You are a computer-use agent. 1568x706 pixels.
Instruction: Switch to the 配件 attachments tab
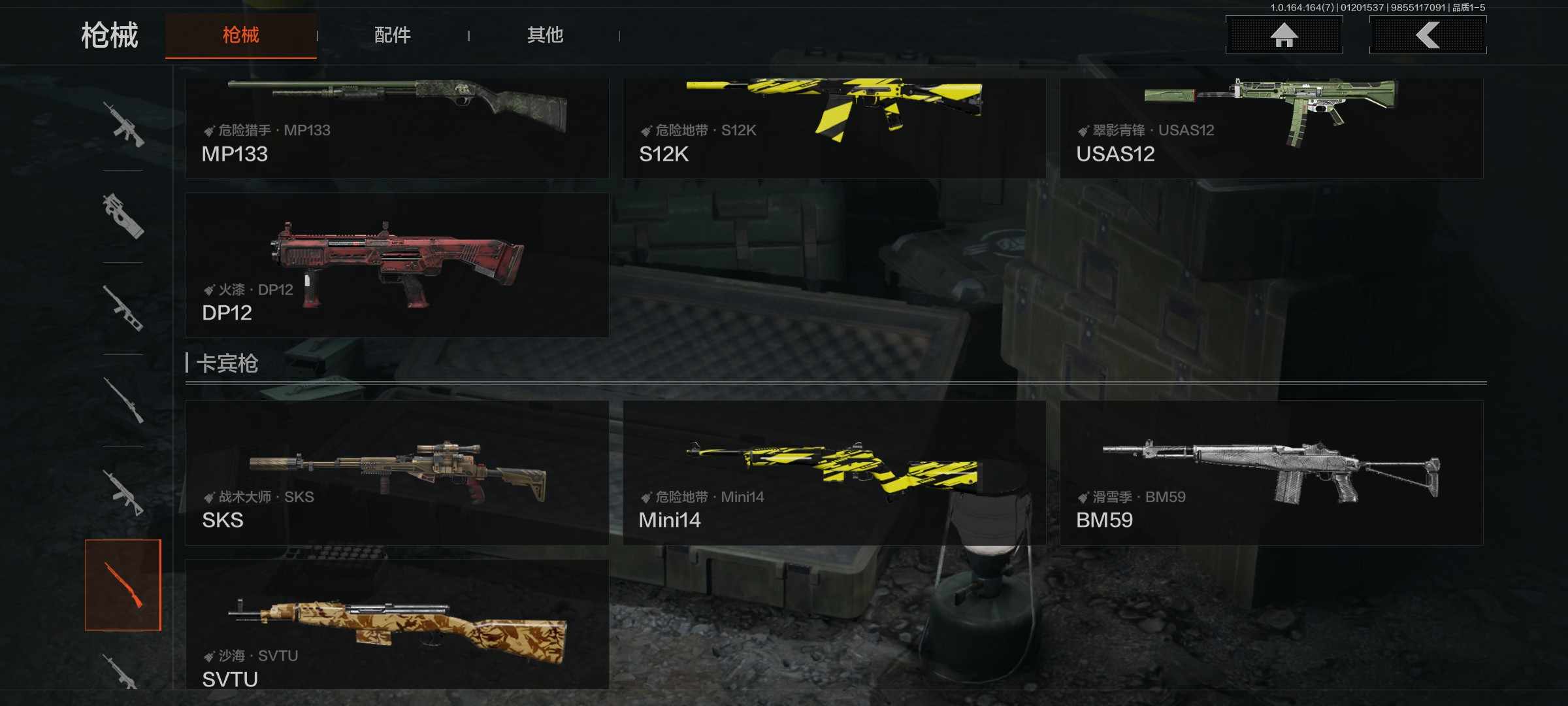[x=392, y=35]
